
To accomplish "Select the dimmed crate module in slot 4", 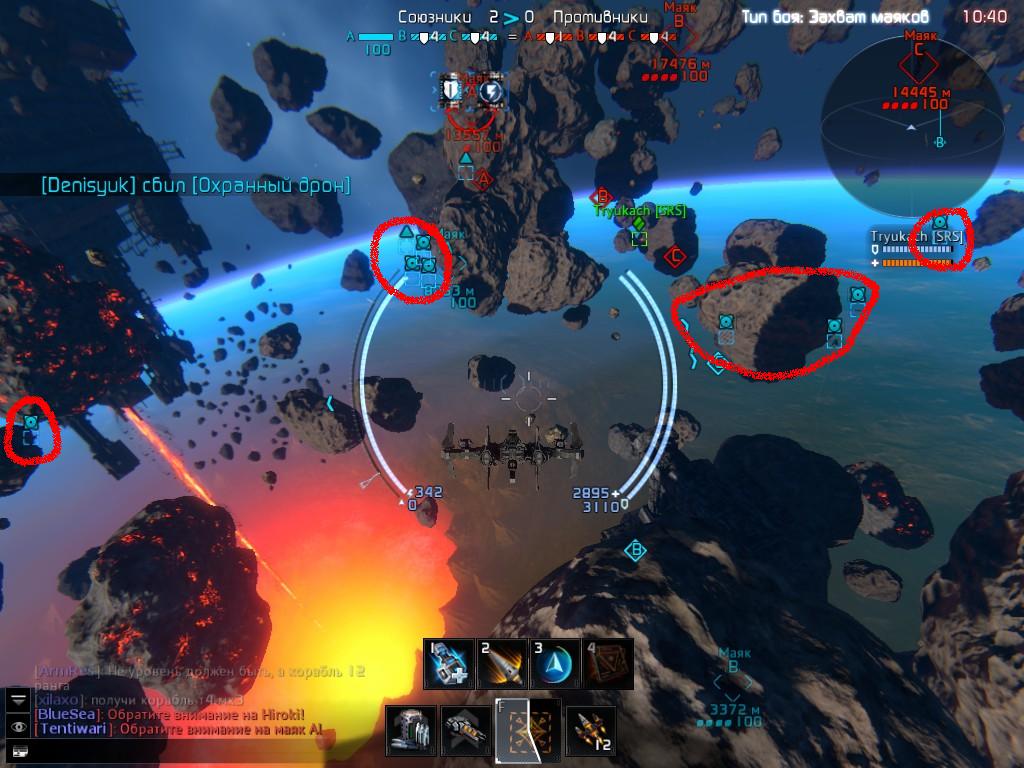I will tap(607, 664).
